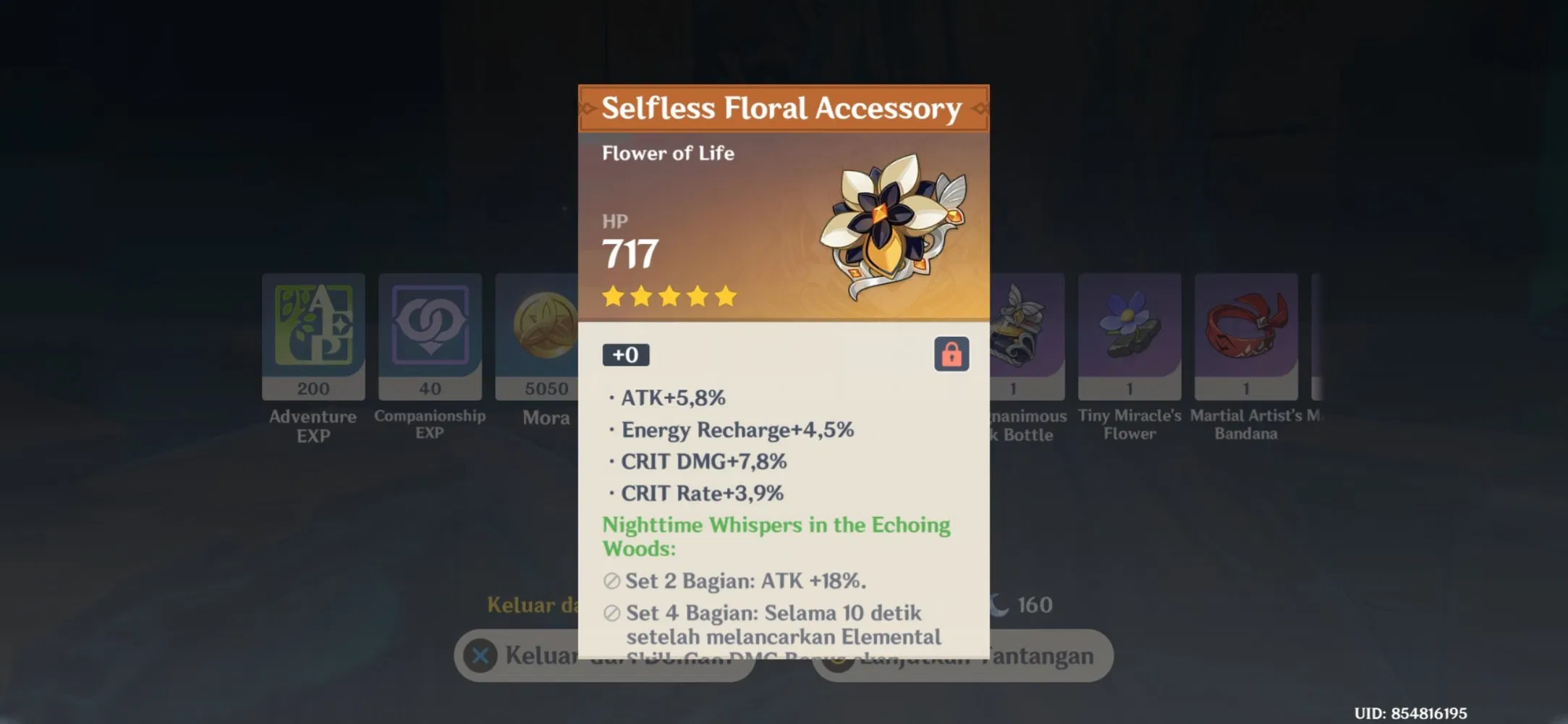Click the HP 717 stat value

628,252
